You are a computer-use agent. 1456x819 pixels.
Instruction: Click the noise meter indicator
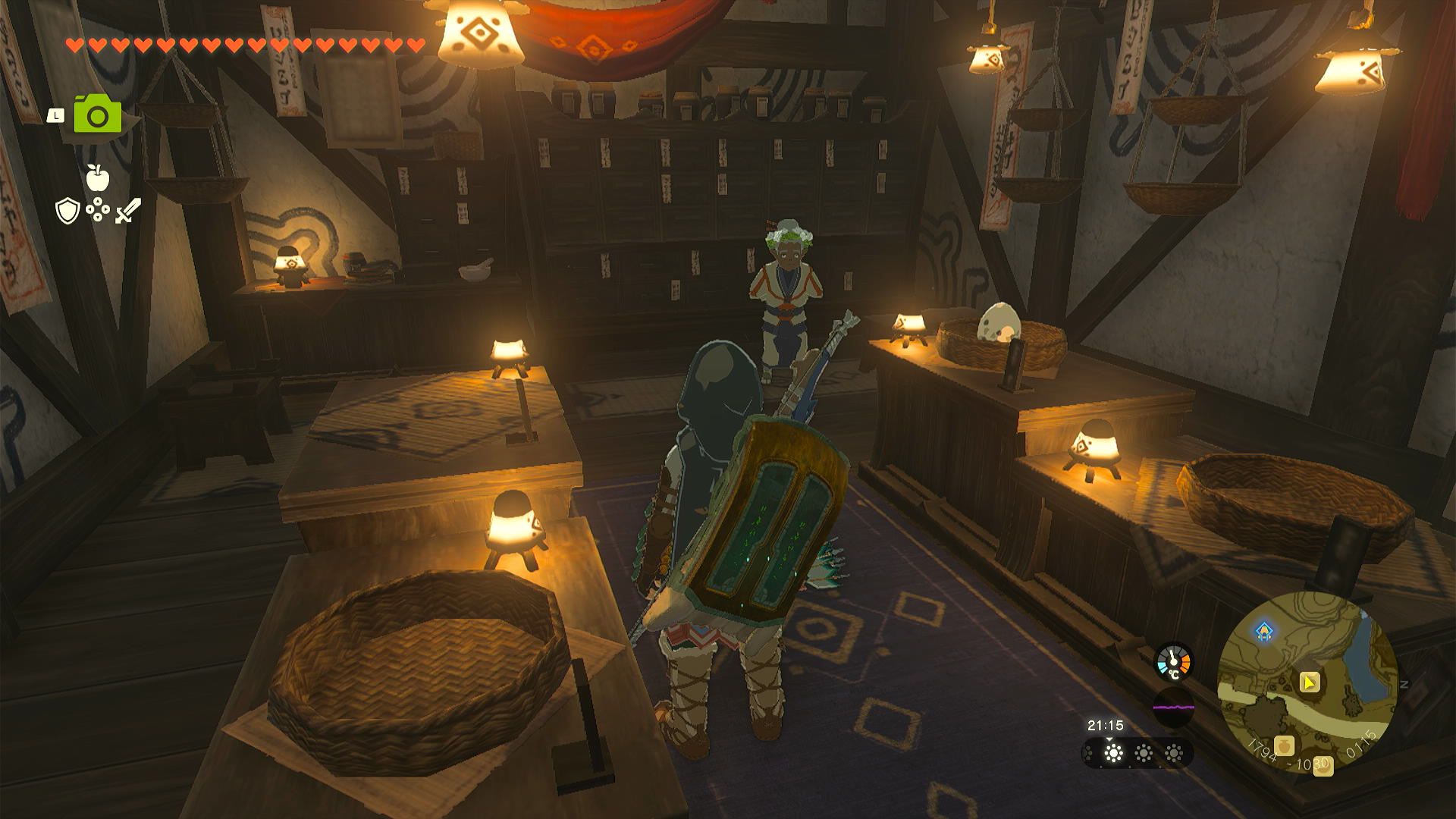click(x=1174, y=706)
